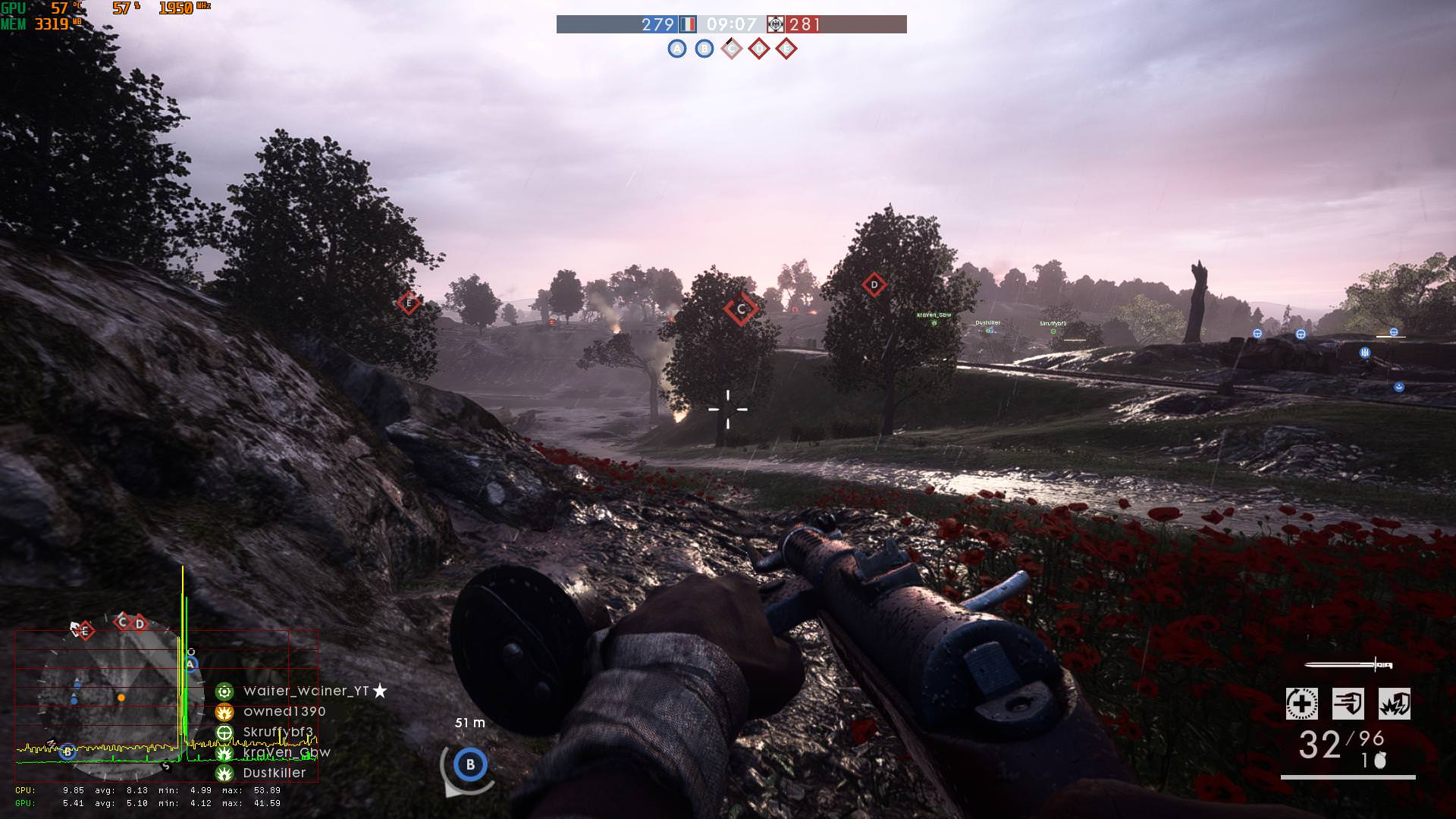The width and height of the screenshot is (1456, 819).
Task: Select the grenade icon beside ammo count
Action: pyautogui.click(x=1380, y=761)
